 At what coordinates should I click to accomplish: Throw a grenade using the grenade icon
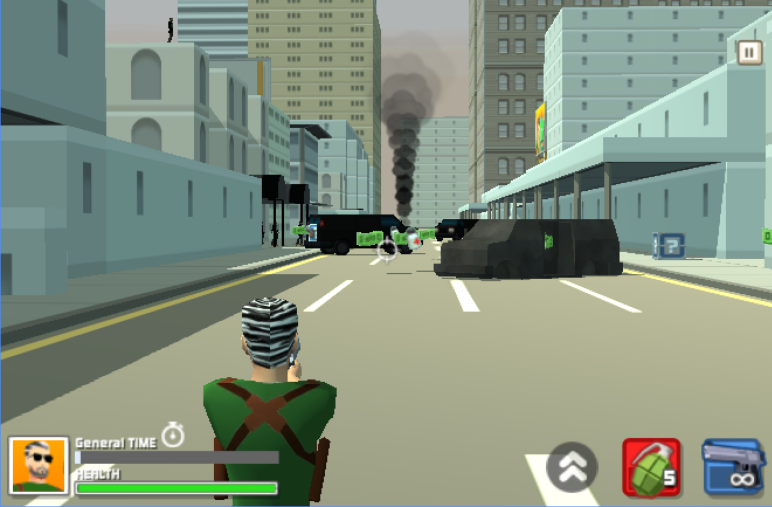(651, 467)
